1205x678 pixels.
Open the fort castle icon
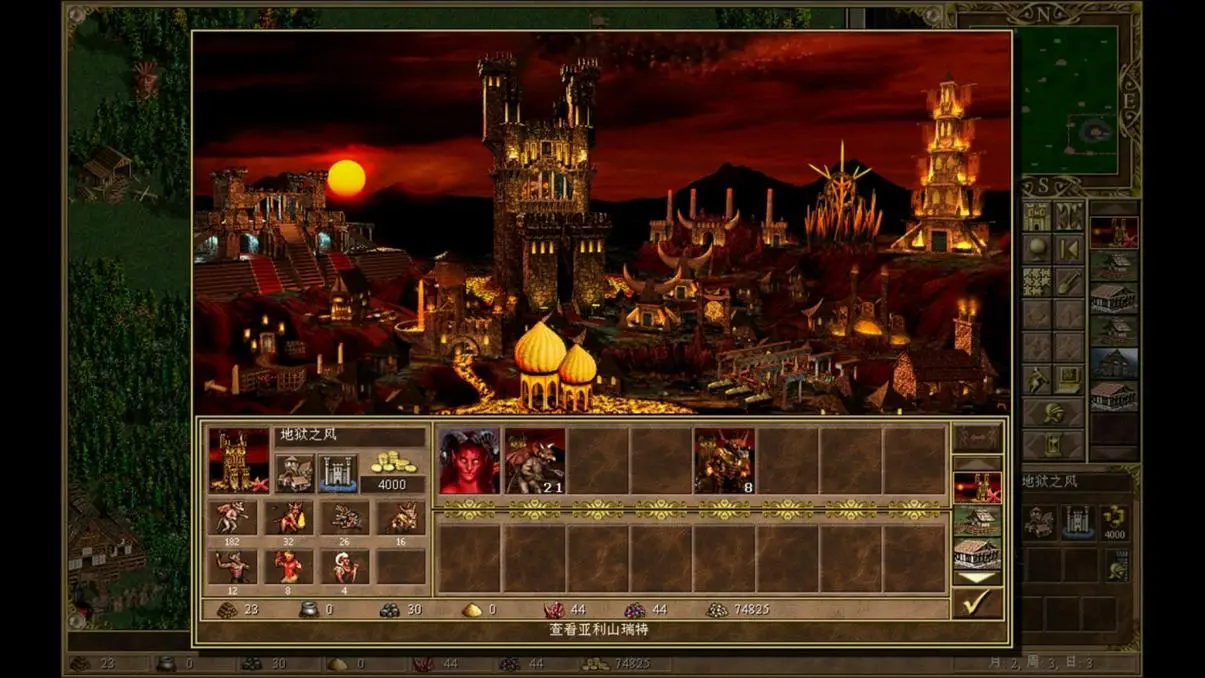337,474
